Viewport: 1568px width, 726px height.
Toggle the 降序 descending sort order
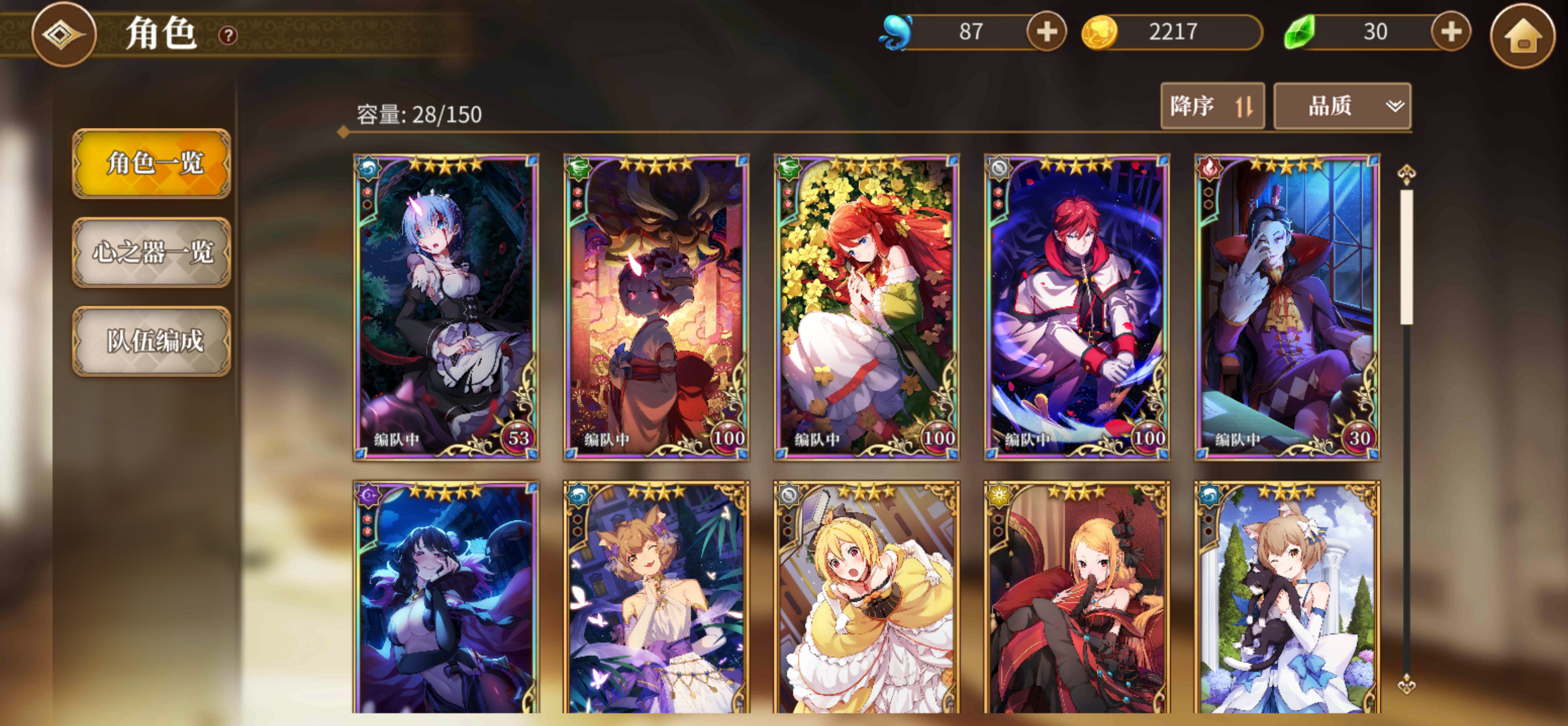(1211, 106)
